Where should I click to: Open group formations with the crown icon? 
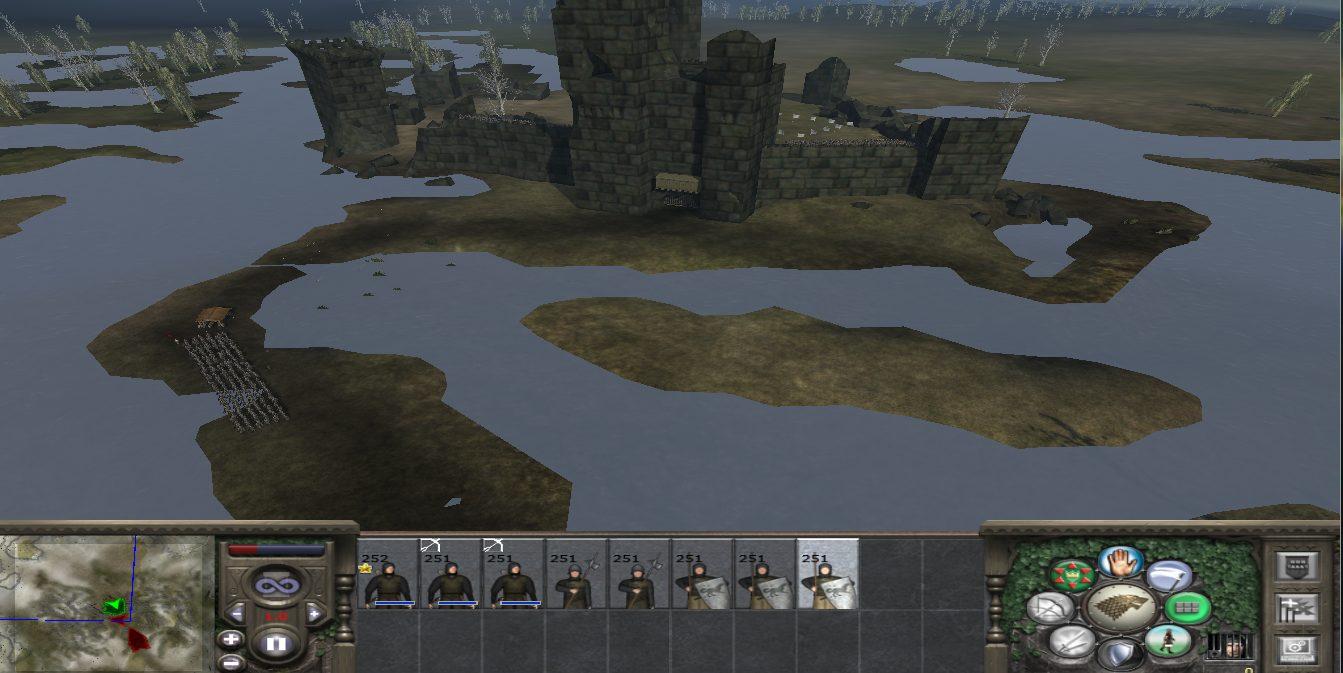(1072, 575)
